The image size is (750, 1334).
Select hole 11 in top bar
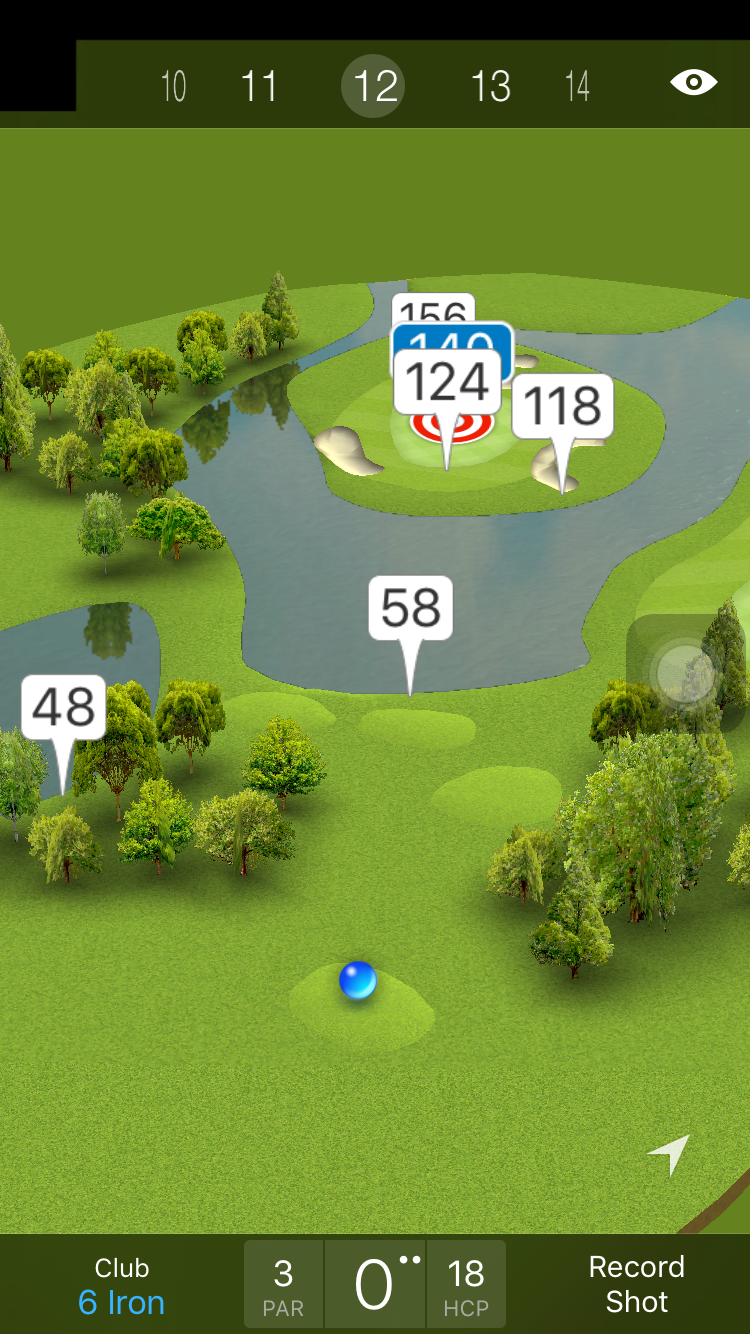point(259,86)
